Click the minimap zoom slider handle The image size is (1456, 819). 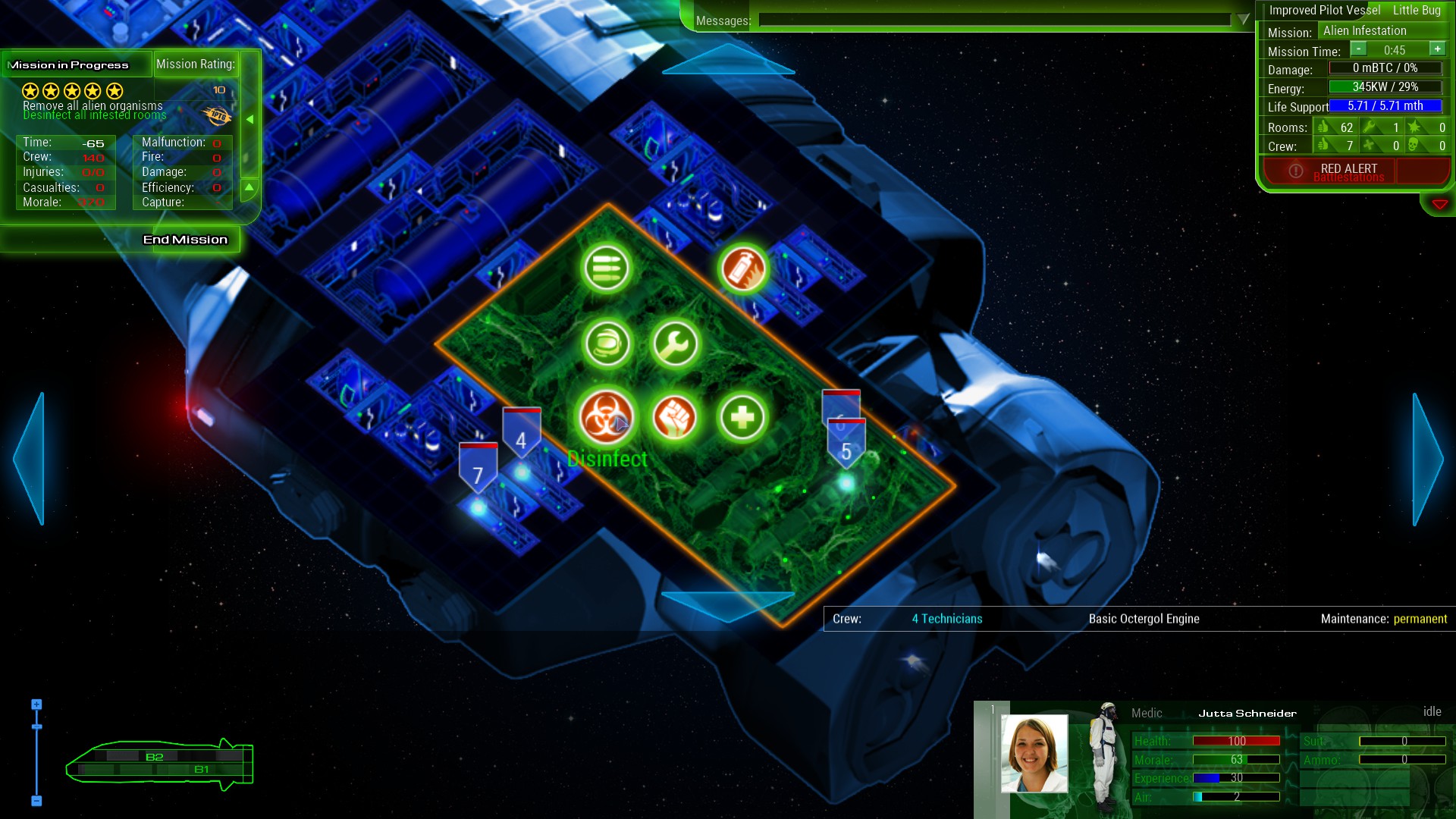[36, 726]
